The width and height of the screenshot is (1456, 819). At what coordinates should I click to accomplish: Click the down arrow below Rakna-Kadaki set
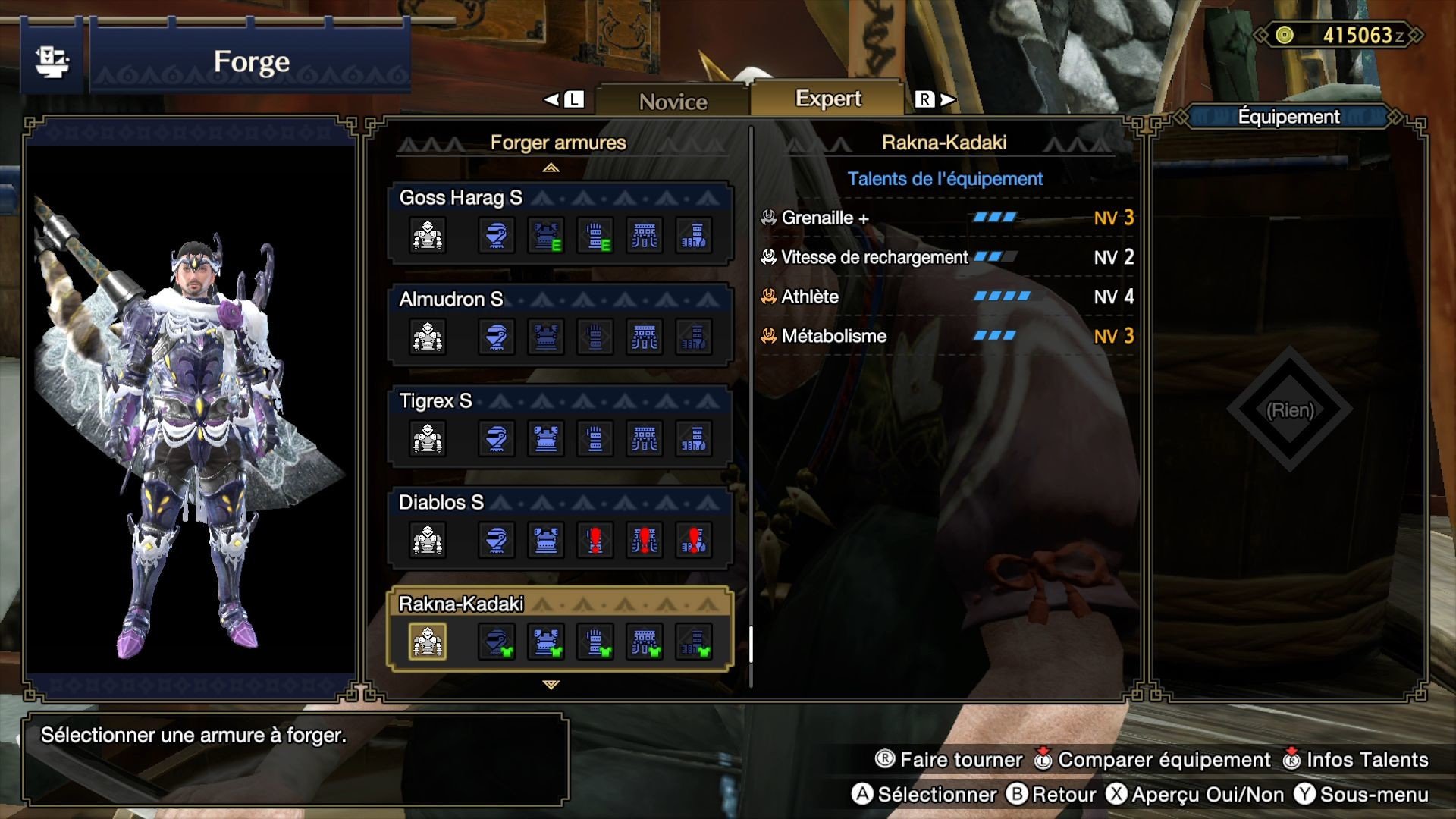coord(551,684)
